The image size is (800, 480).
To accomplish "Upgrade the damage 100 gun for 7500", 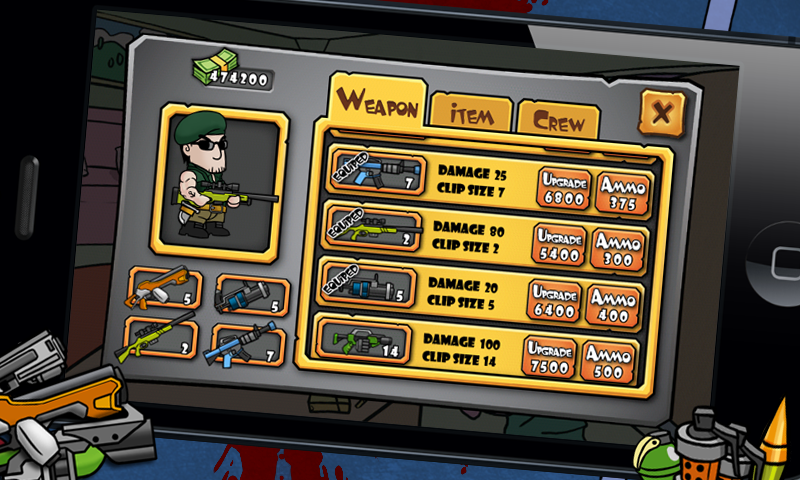I will pyautogui.click(x=549, y=358).
